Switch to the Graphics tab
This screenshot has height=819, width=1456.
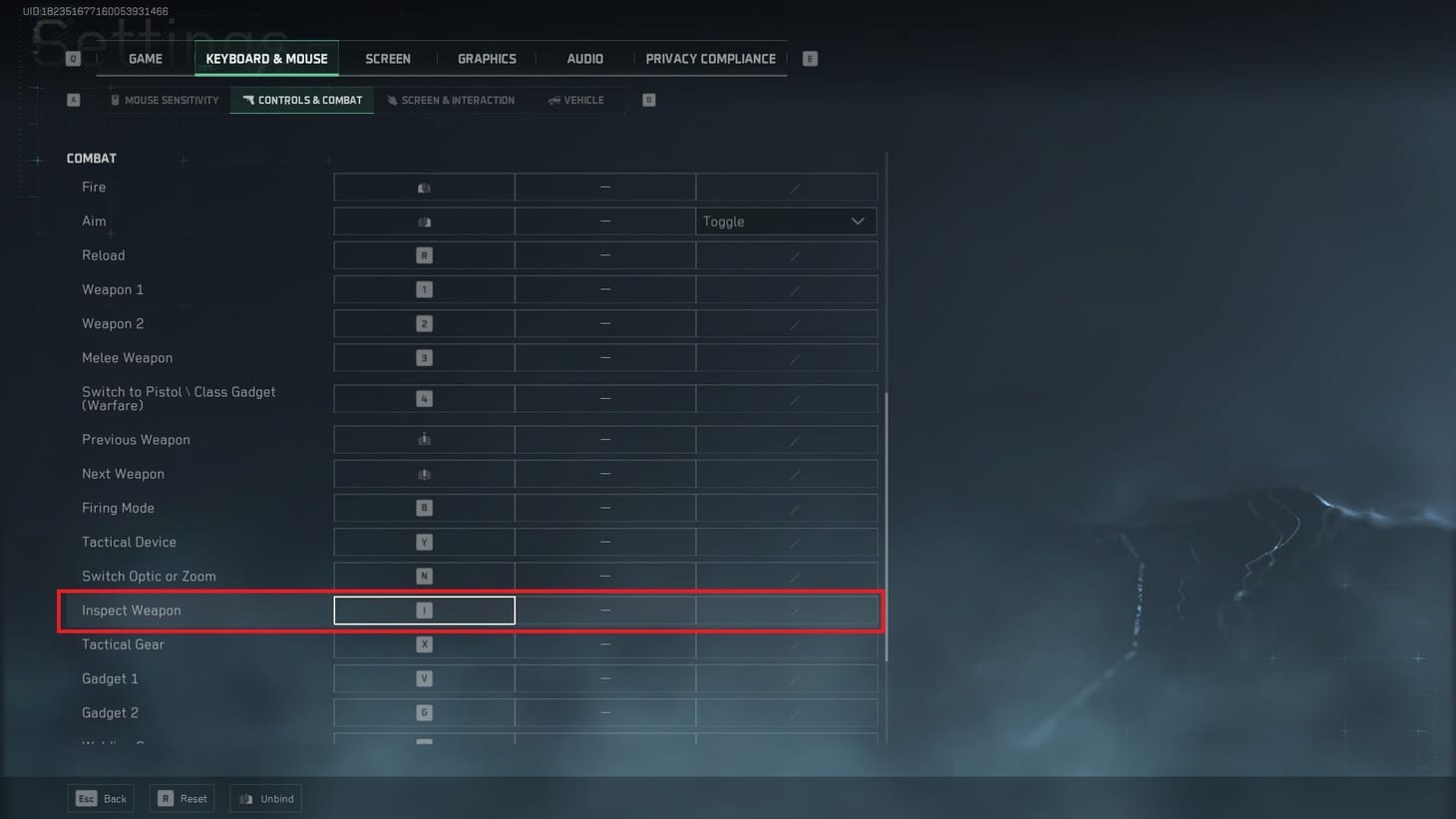pyautogui.click(x=487, y=58)
